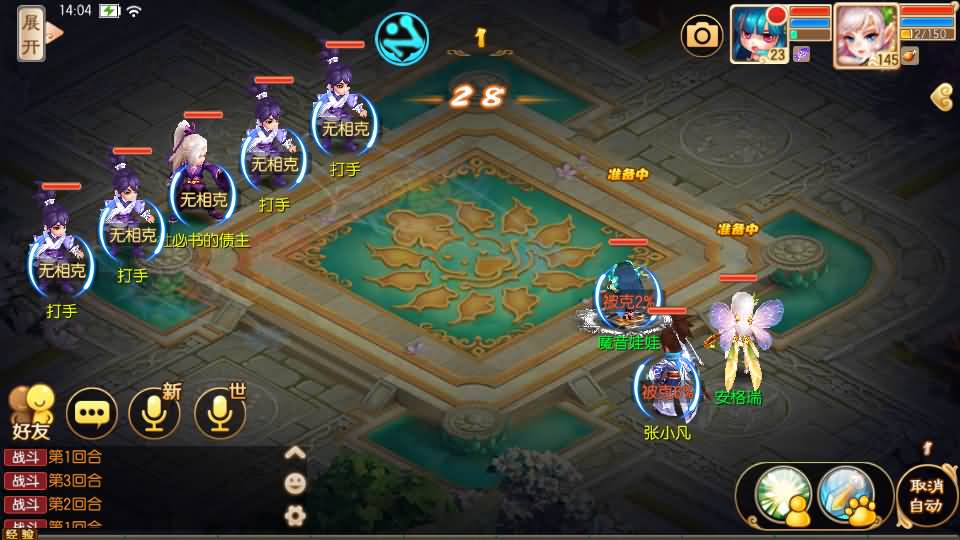The image size is (960, 540).
Task: Tap the microphone marked 新
Action: pos(155,412)
